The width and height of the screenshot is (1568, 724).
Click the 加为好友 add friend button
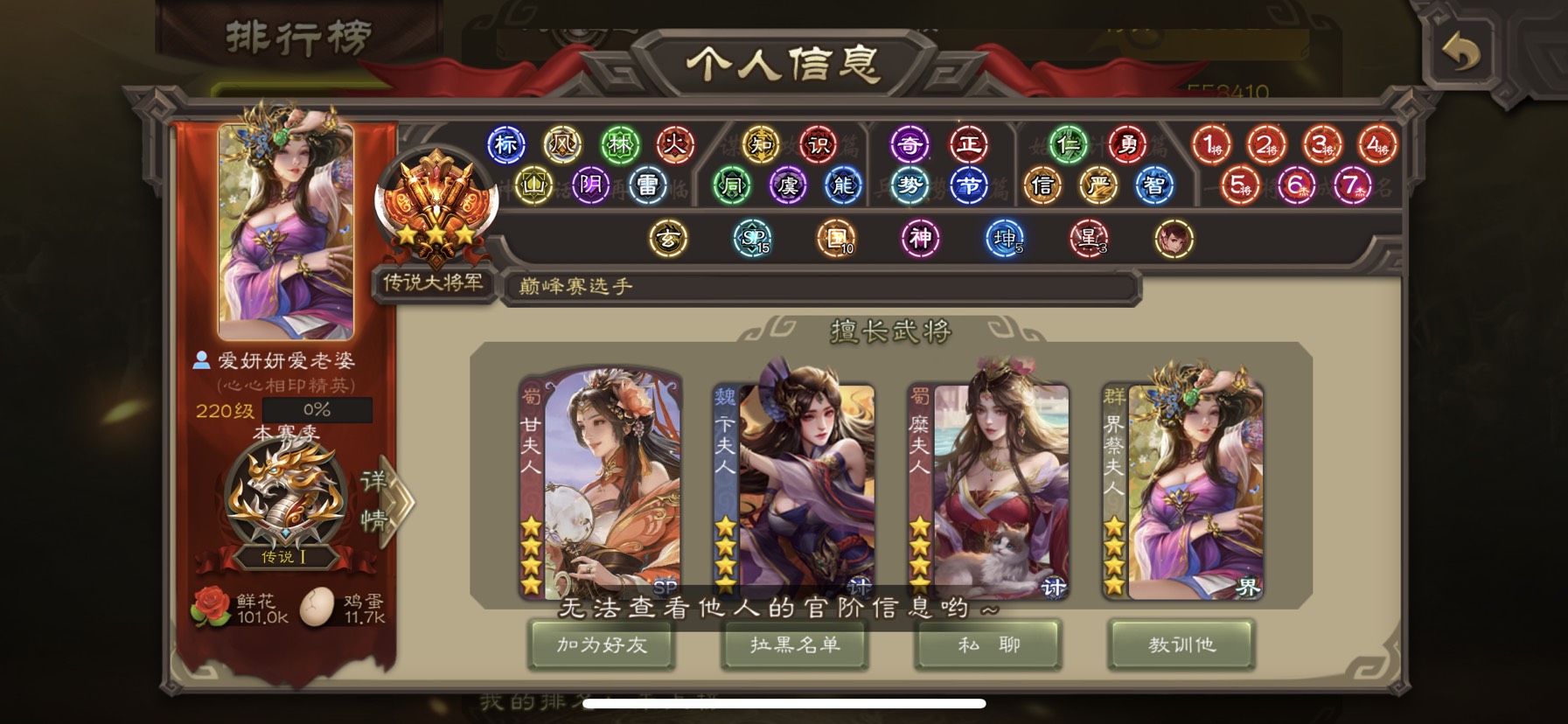(x=602, y=645)
